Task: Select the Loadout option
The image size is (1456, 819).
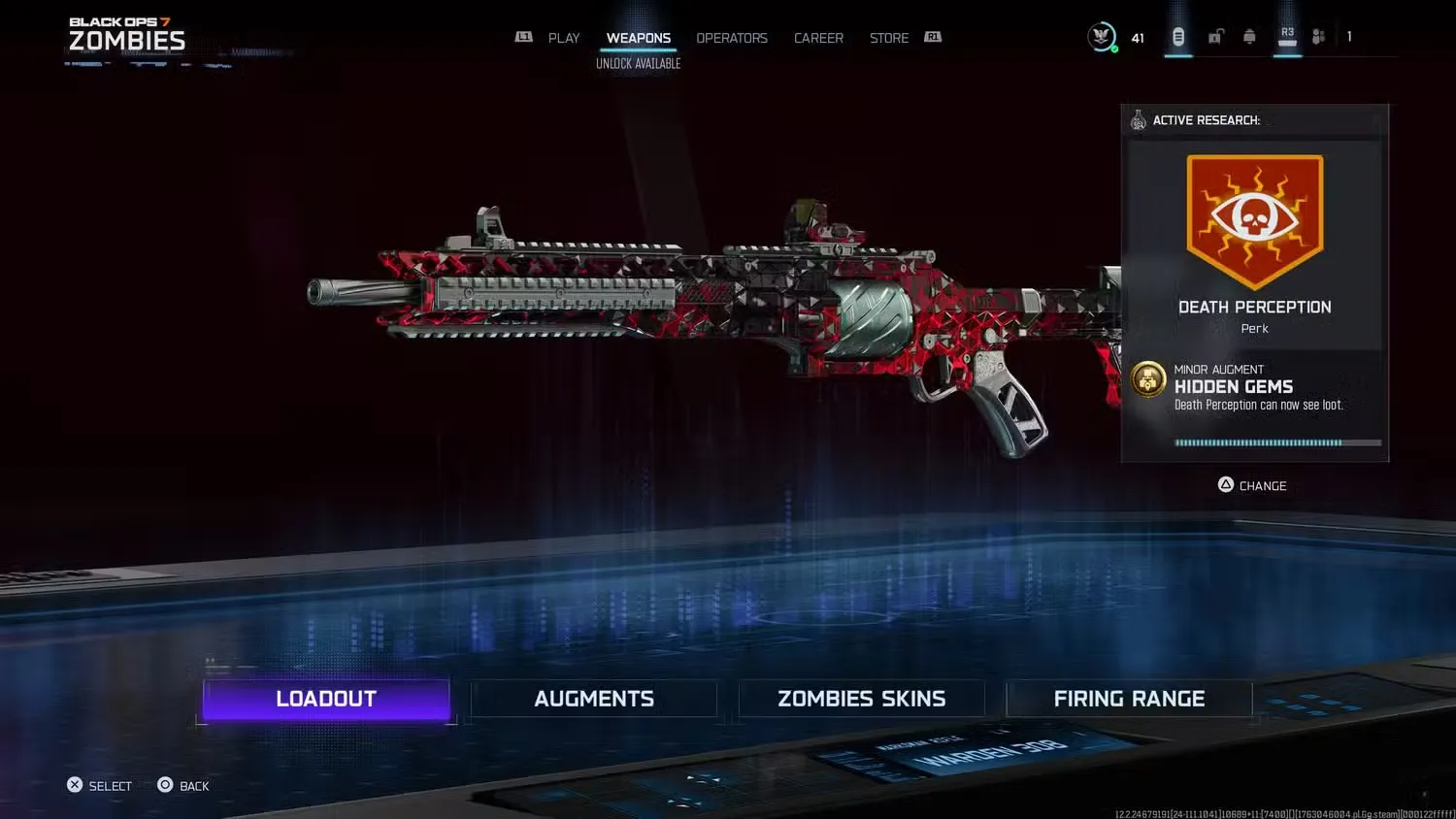Action: click(325, 699)
